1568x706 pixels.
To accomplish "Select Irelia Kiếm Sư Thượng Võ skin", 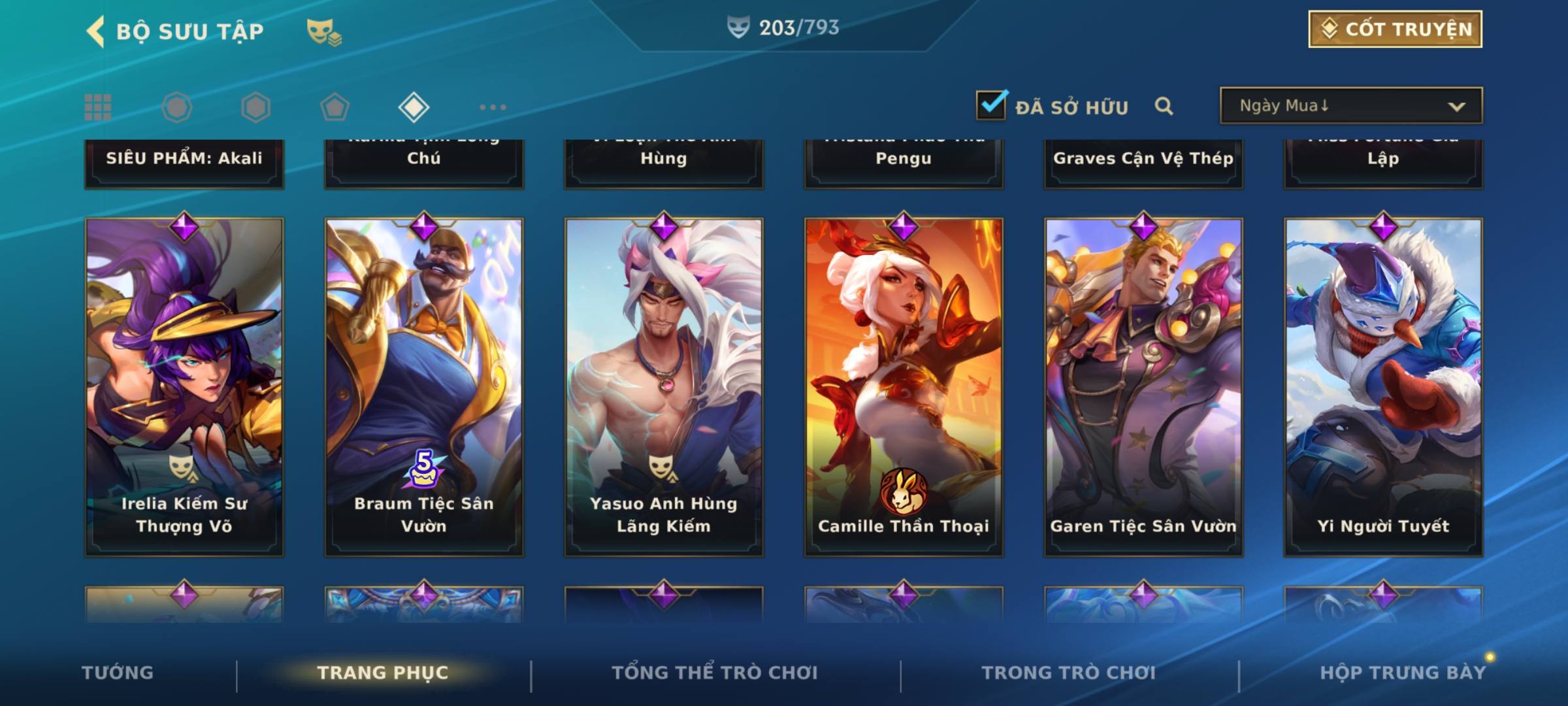I will click(x=184, y=387).
